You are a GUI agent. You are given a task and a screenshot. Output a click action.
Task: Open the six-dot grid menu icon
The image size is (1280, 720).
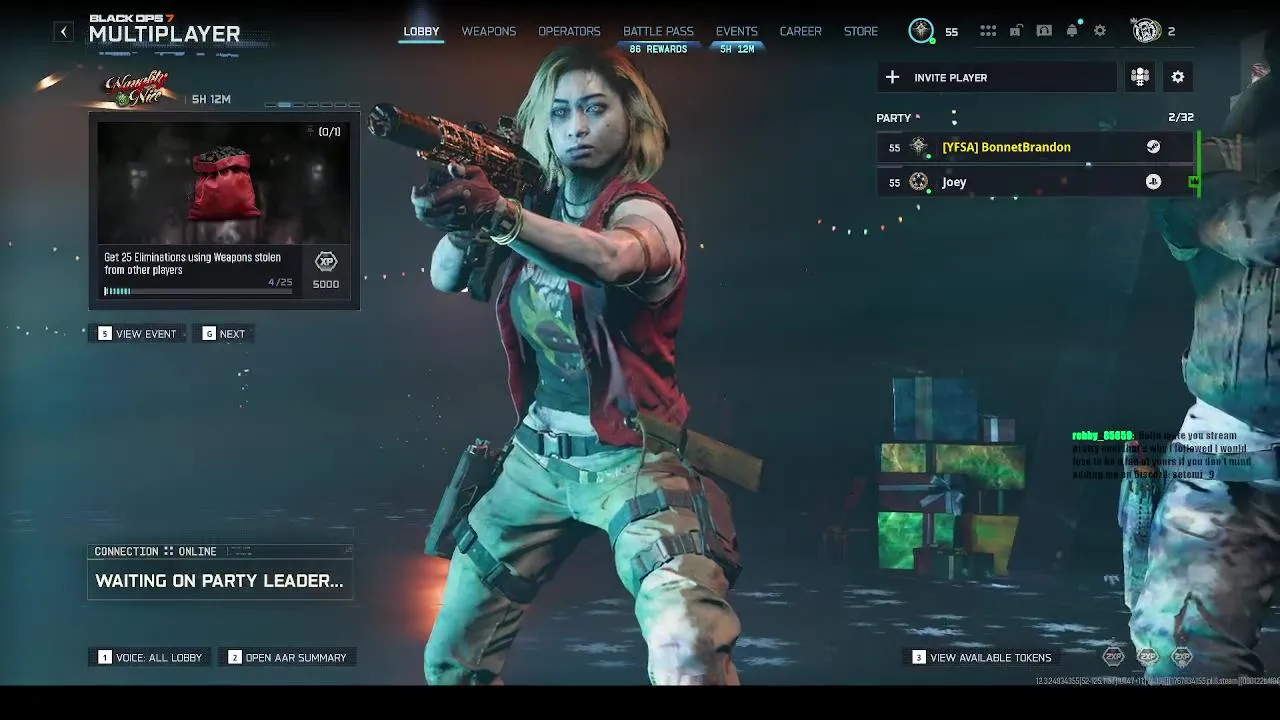coord(988,31)
